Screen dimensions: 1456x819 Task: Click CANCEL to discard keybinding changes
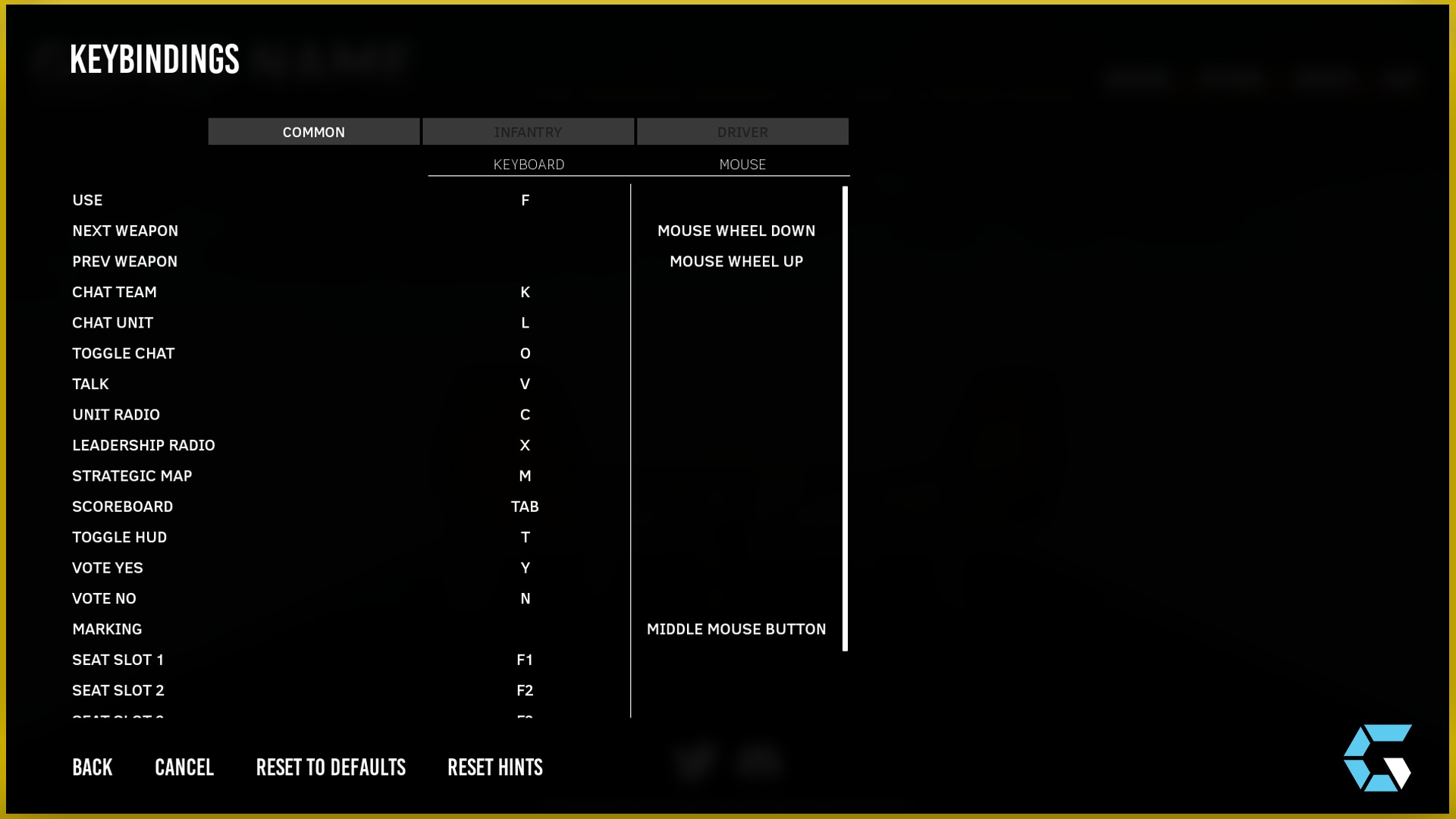point(184,767)
